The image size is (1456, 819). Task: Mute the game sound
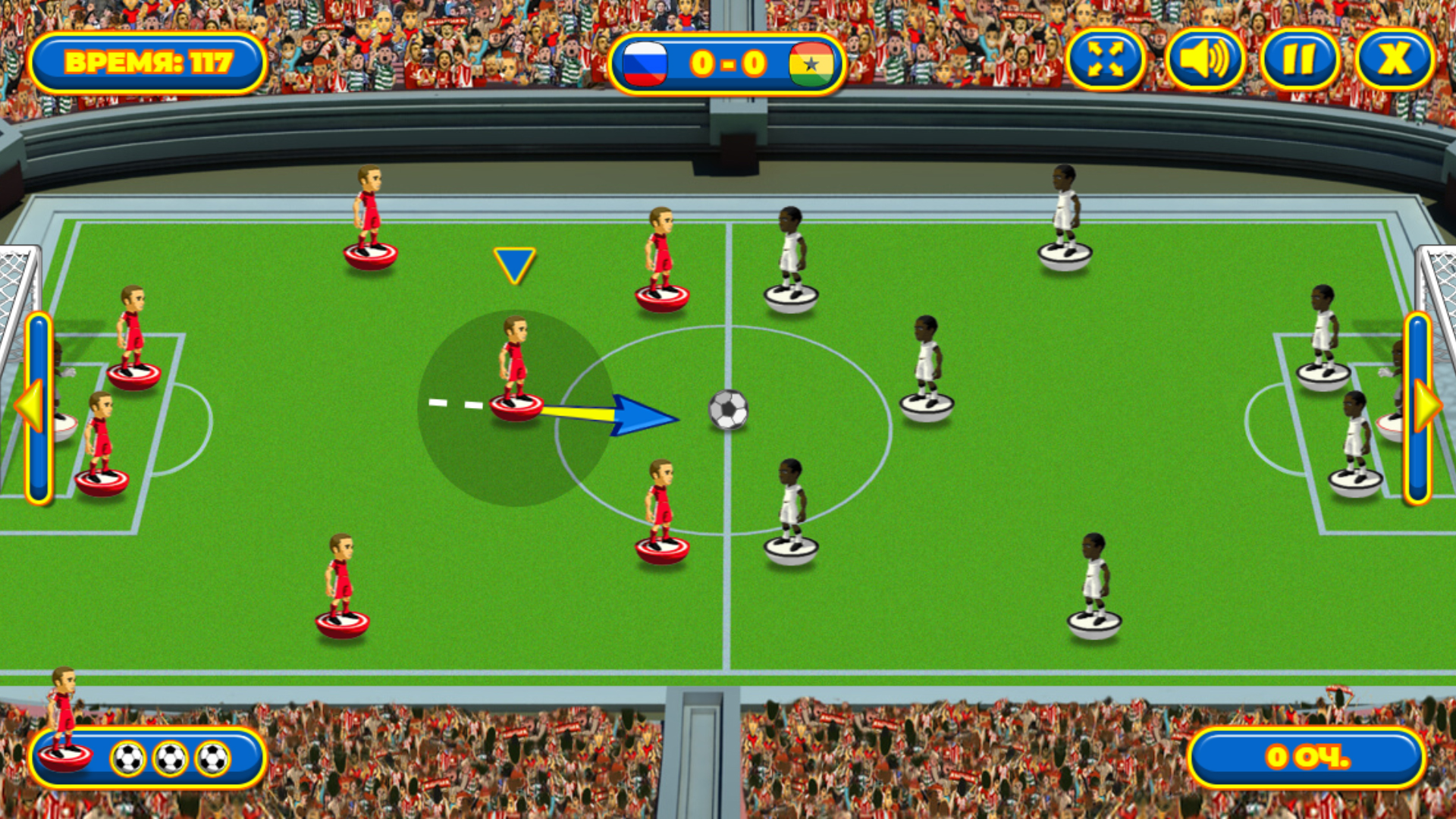tap(1204, 60)
